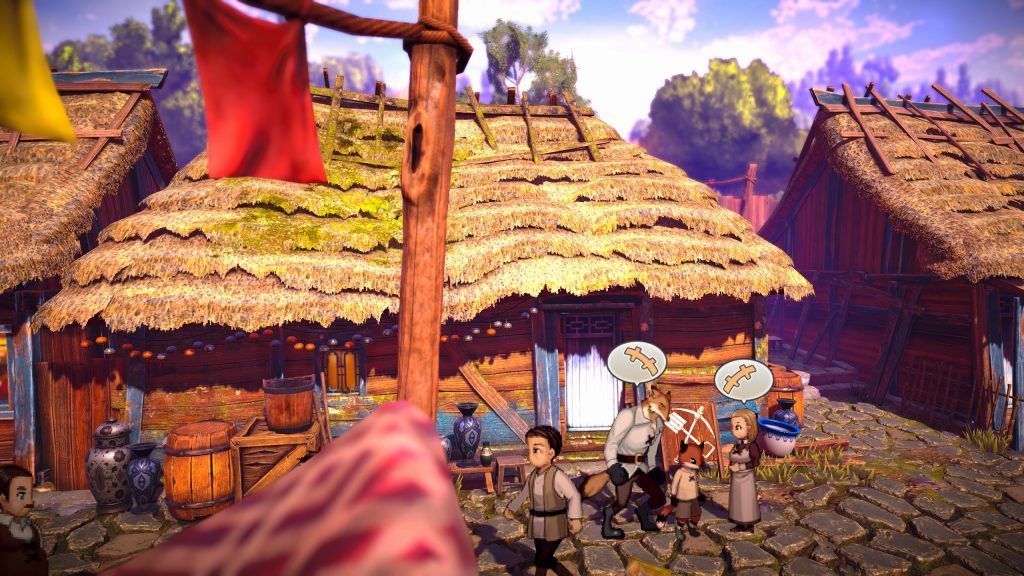
Task: Select the crossed-swords speech bubble above the blonde woman
Action: (743, 380)
